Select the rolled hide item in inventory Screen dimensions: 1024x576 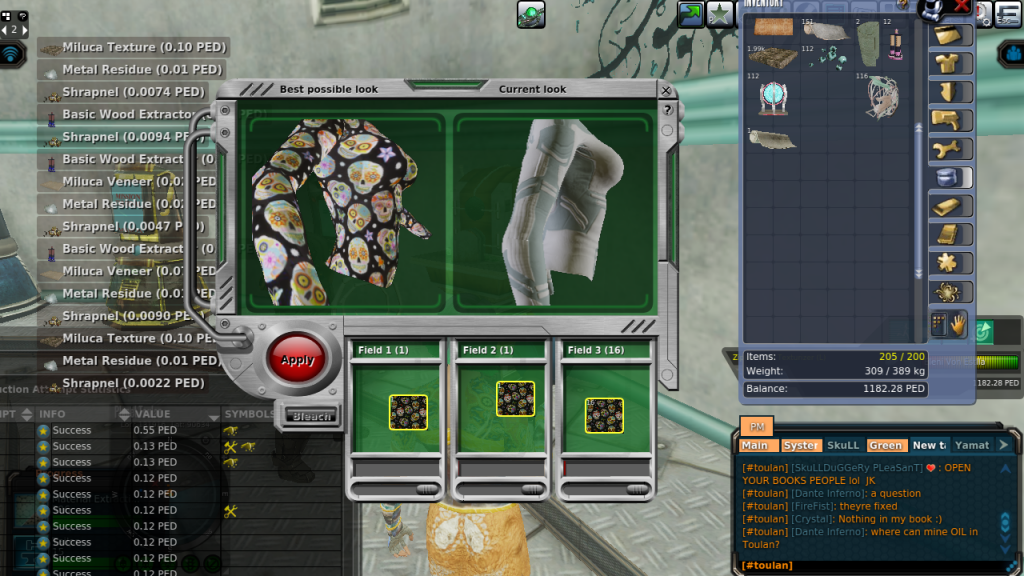[772, 140]
